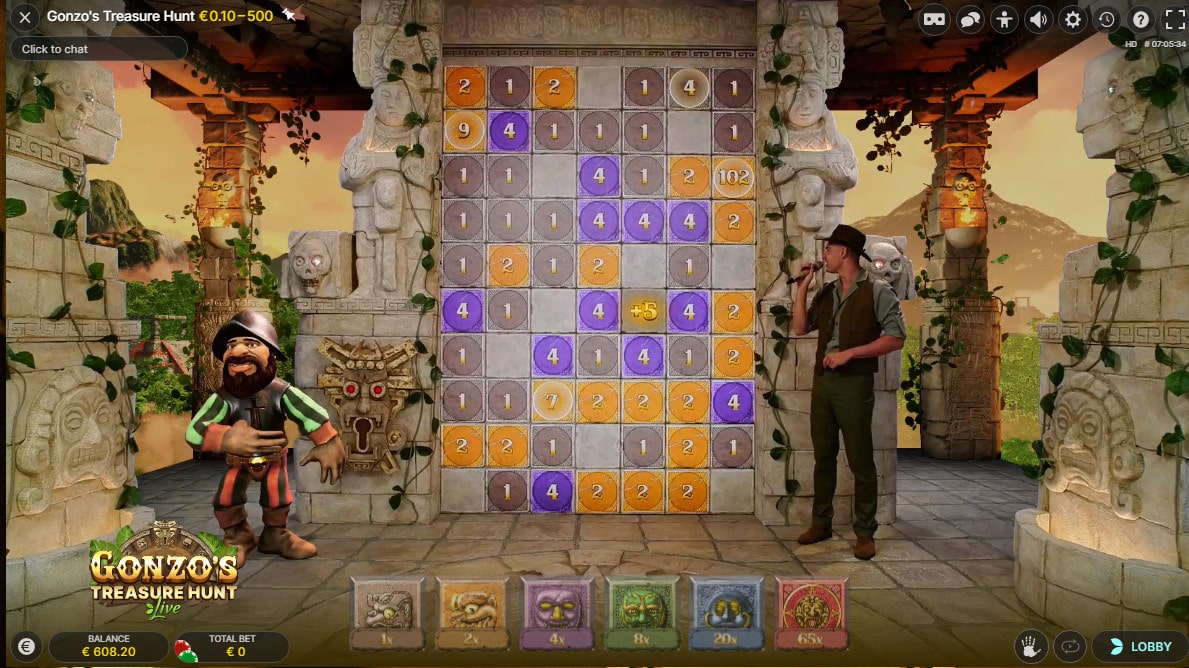The width and height of the screenshot is (1189, 668).
Task: Choose the orange 2x stone block
Action: 473,611
